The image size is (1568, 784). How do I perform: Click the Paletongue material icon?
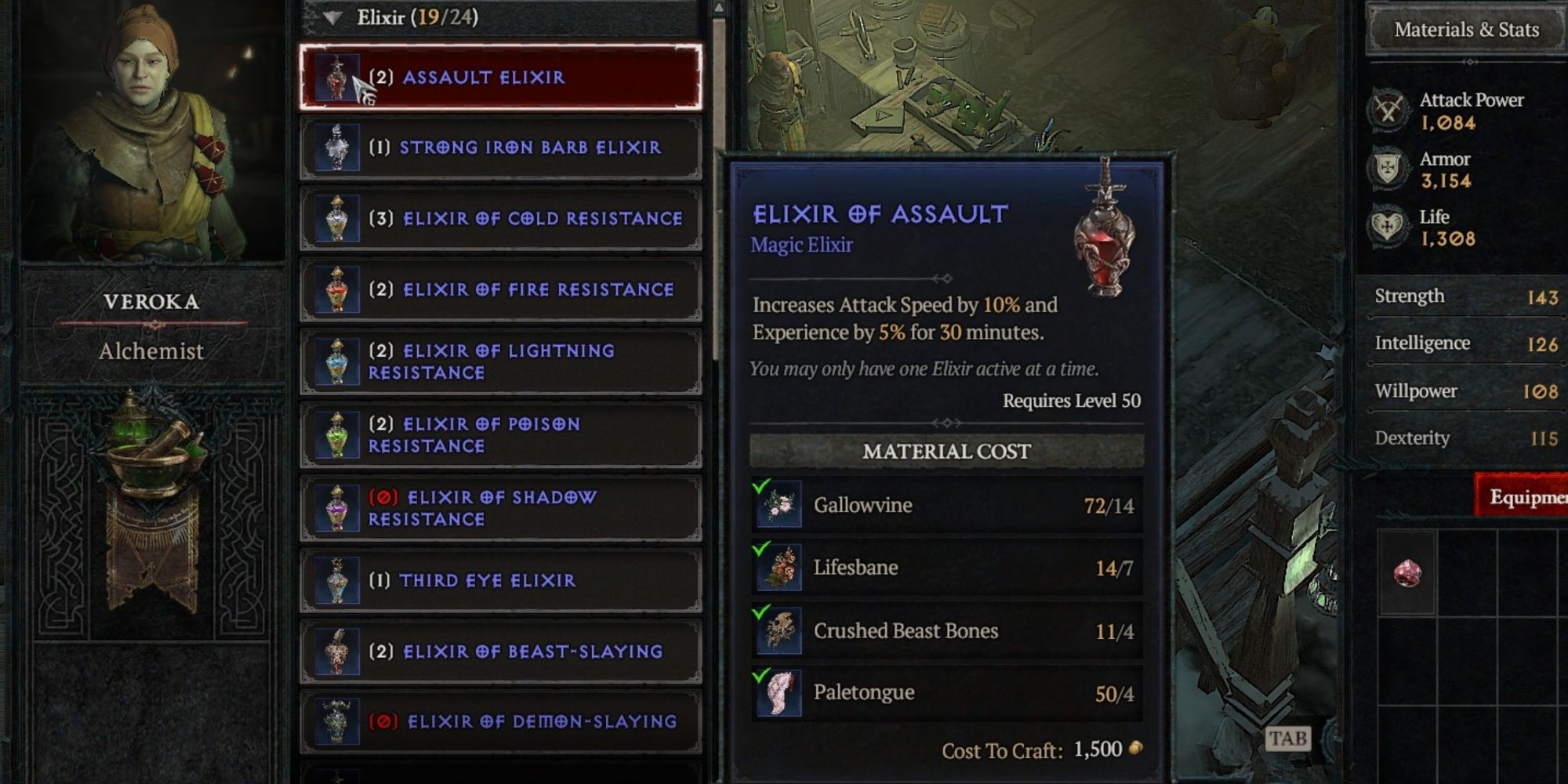point(779,692)
